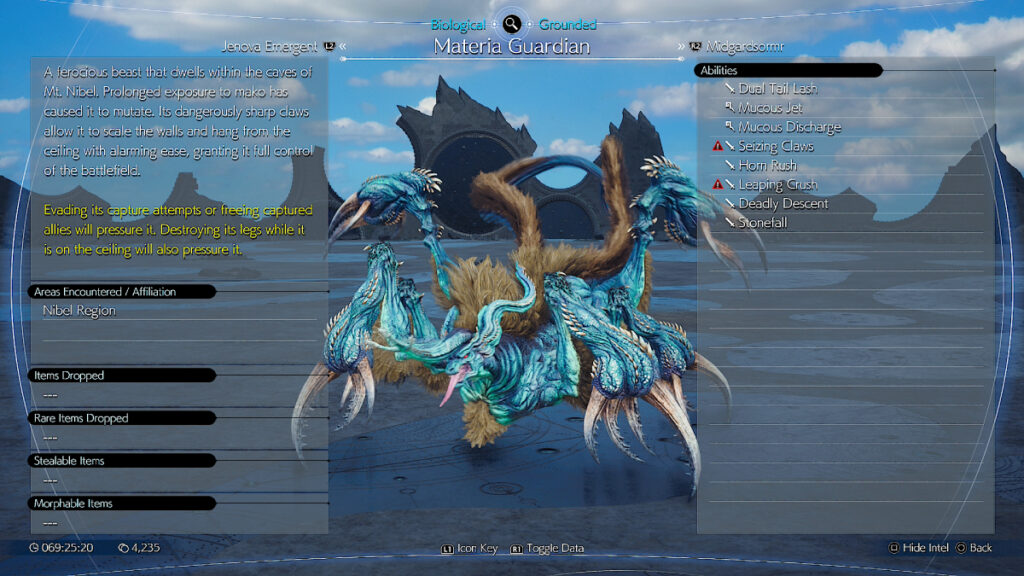This screenshot has width=1024, height=576.
Task: Pick the Stonefall ability entry
Action: [763, 222]
